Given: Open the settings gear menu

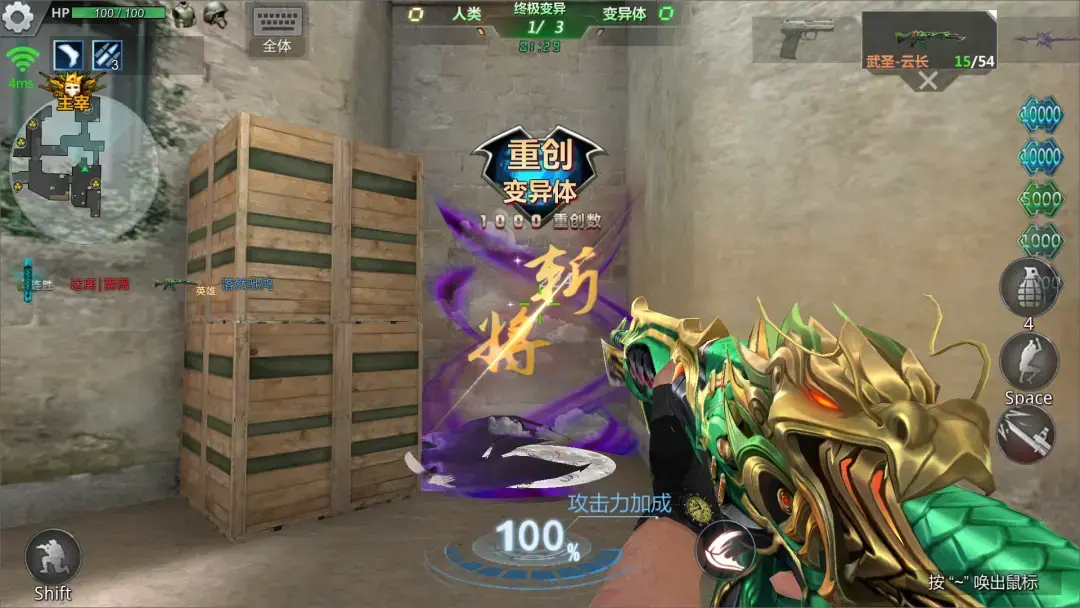Looking at the screenshot, I should 19,16.
